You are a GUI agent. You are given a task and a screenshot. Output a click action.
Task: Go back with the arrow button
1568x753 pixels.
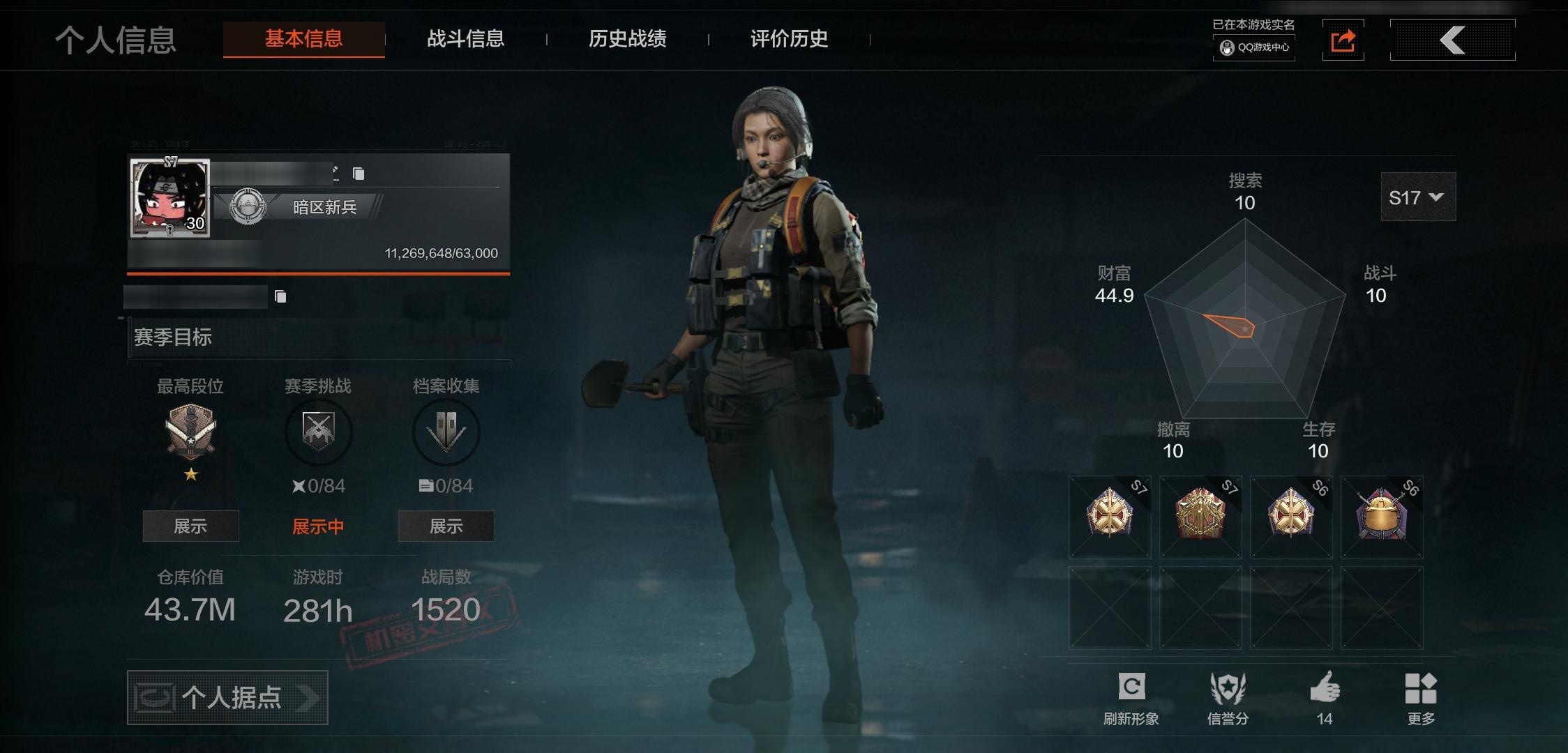click(x=1452, y=40)
